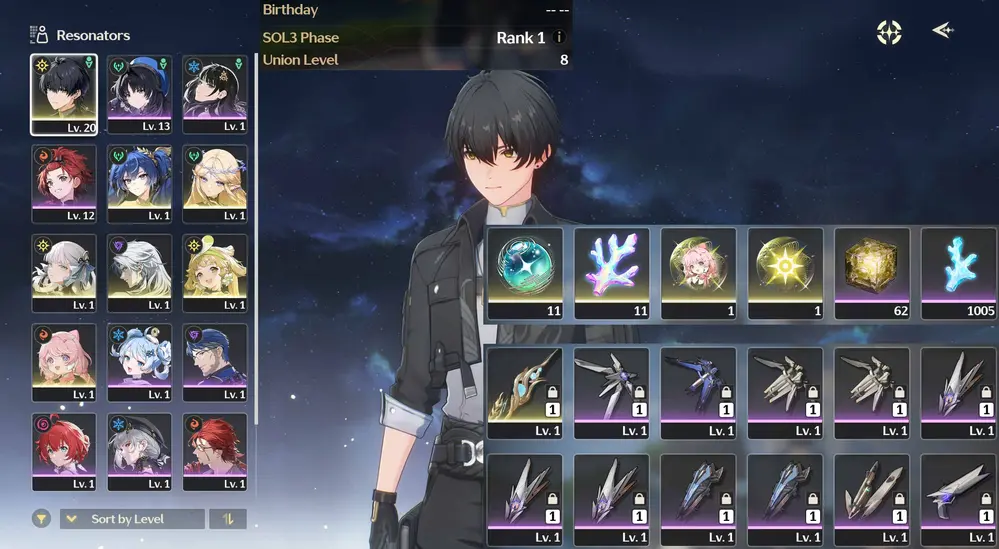The width and height of the screenshot is (999, 549).
Task: Show SOL3 Phase info with the i icon
Action: [559, 38]
